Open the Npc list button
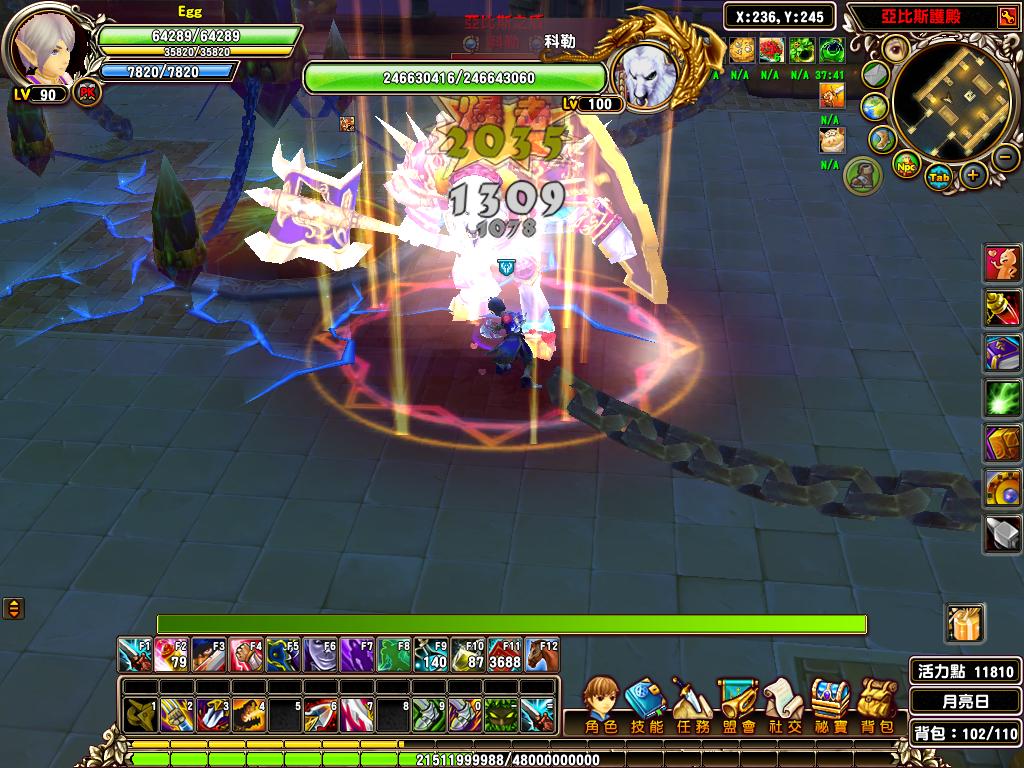The image size is (1024, 768). click(904, 163)
